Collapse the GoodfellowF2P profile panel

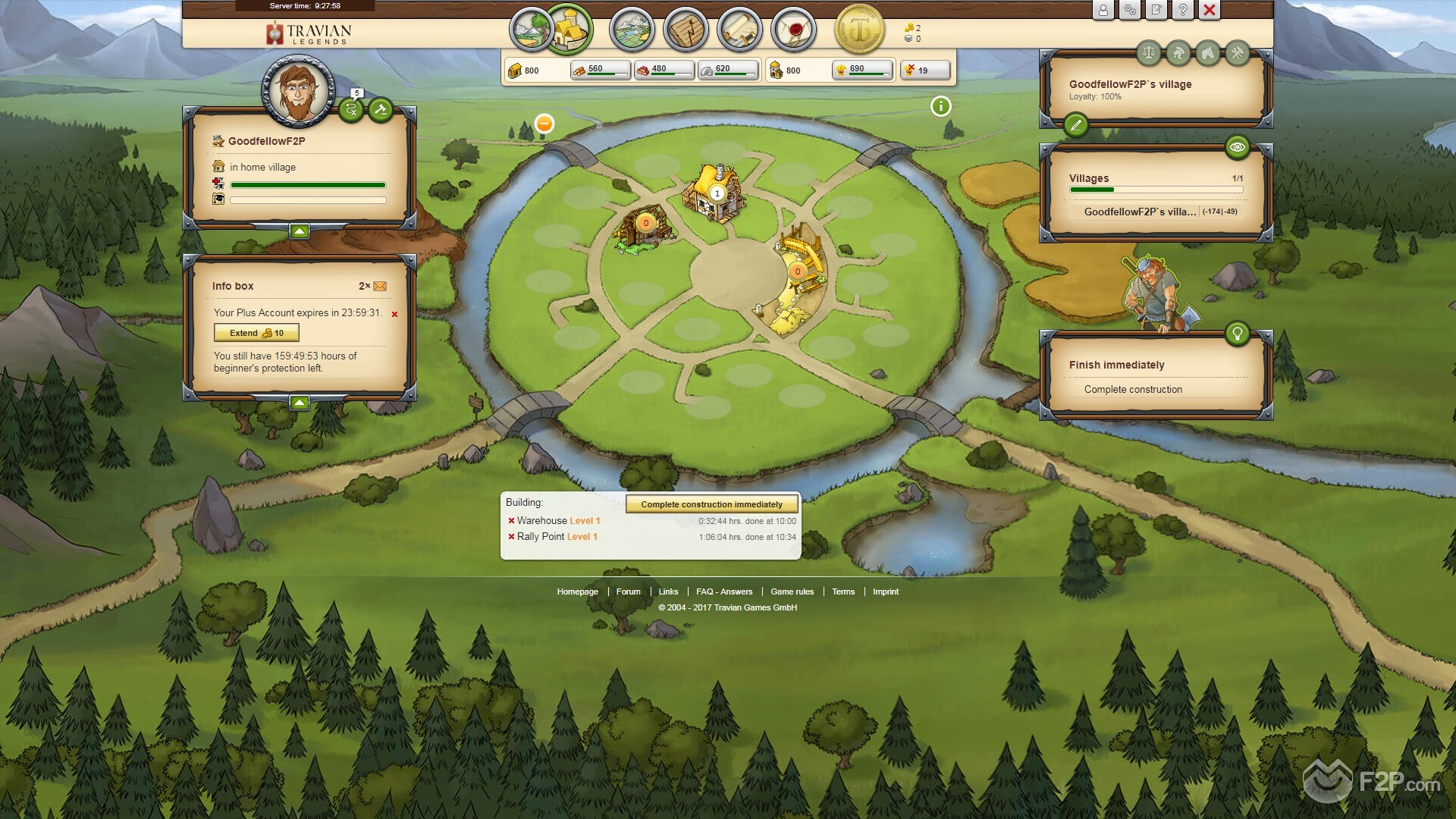[299, 232]
